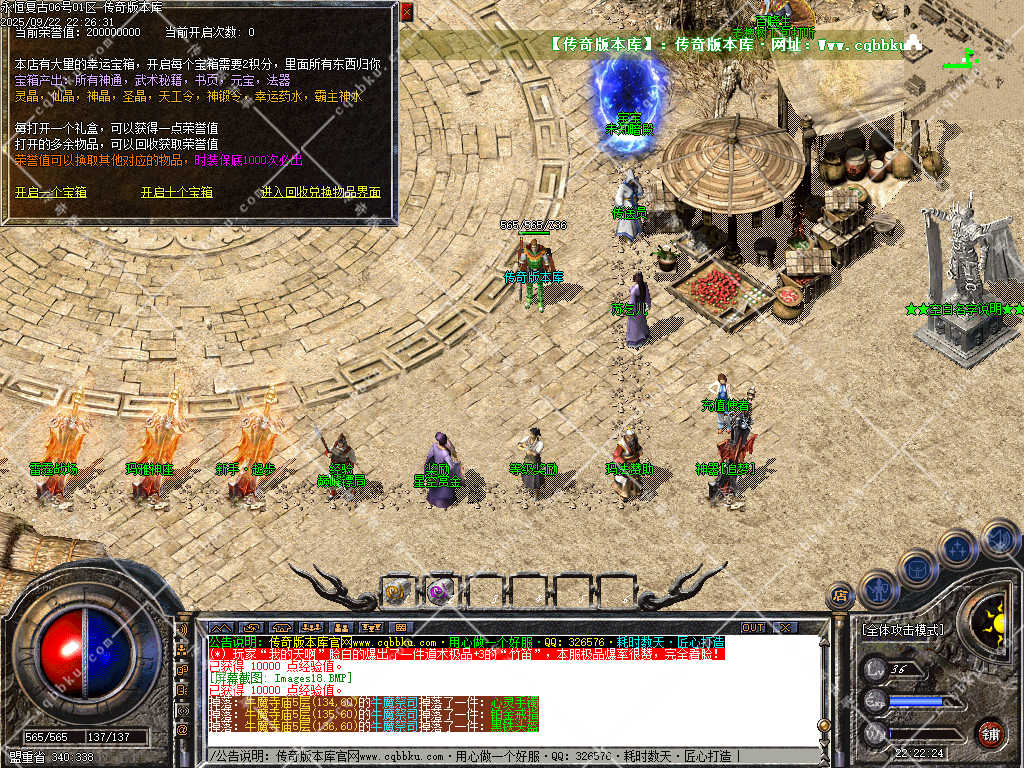Choose 开启十个宝箱 to open ten chests
The width and height of the screenshot is (1024, 768).
point(177,192)
